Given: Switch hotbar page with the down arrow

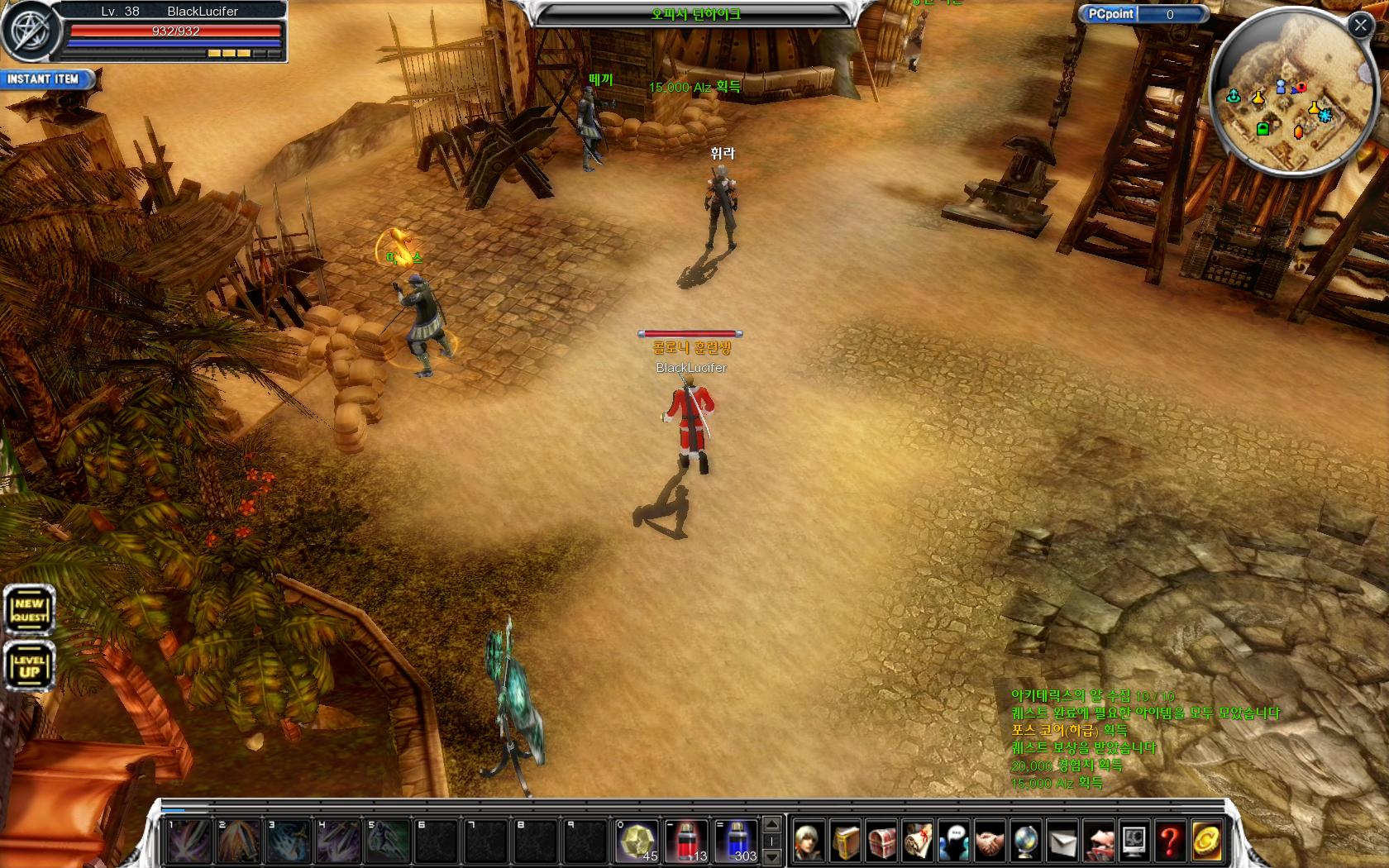Looking at the screenshot, I should point(771,857).
